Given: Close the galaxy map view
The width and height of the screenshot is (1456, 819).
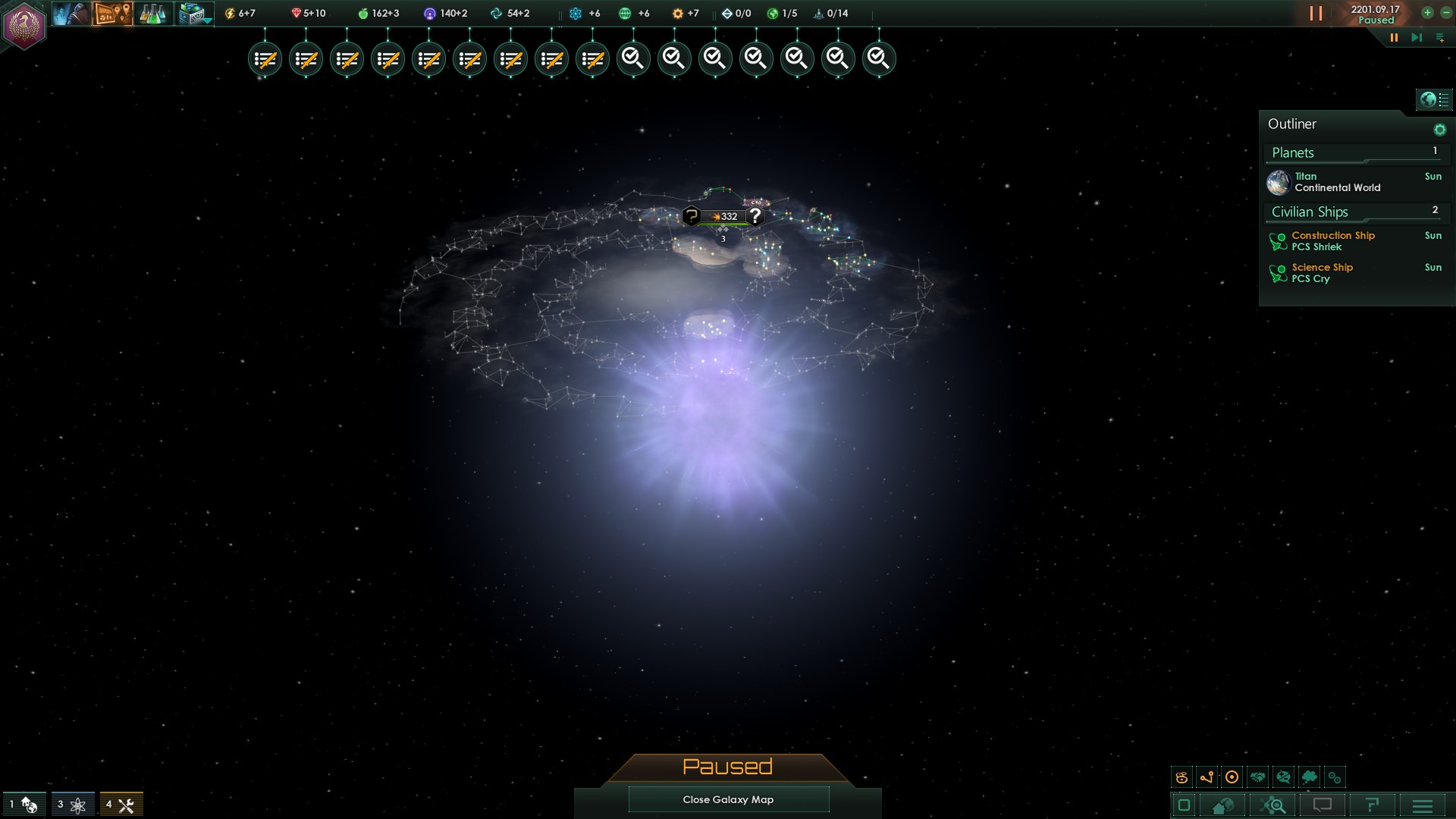Looking at the screenshot, I should [x=728, y=799].
